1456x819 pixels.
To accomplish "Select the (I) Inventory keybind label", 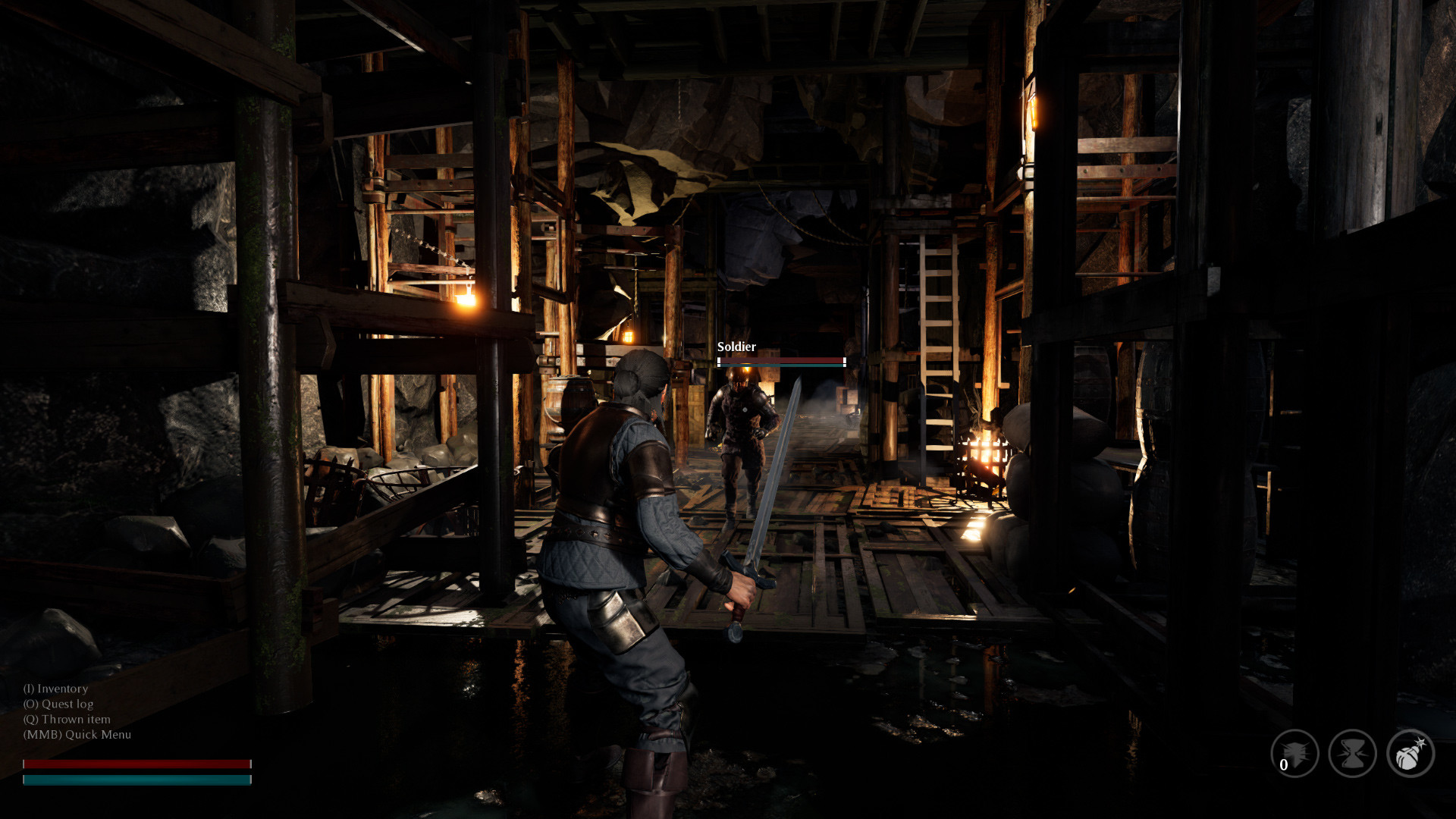I will pos(56,689).
